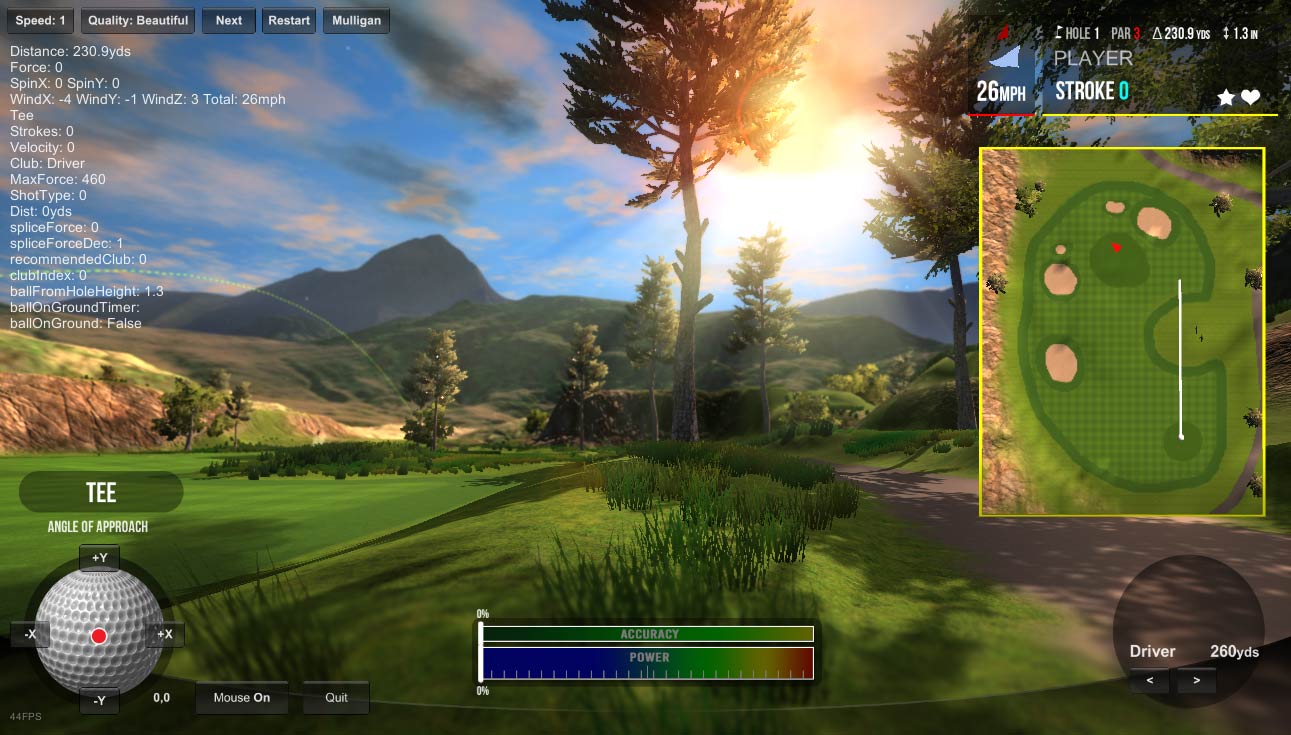Apply -Y spin on the ball
This screenshot has height=735, width=1291.
click(x=99, y=701)
